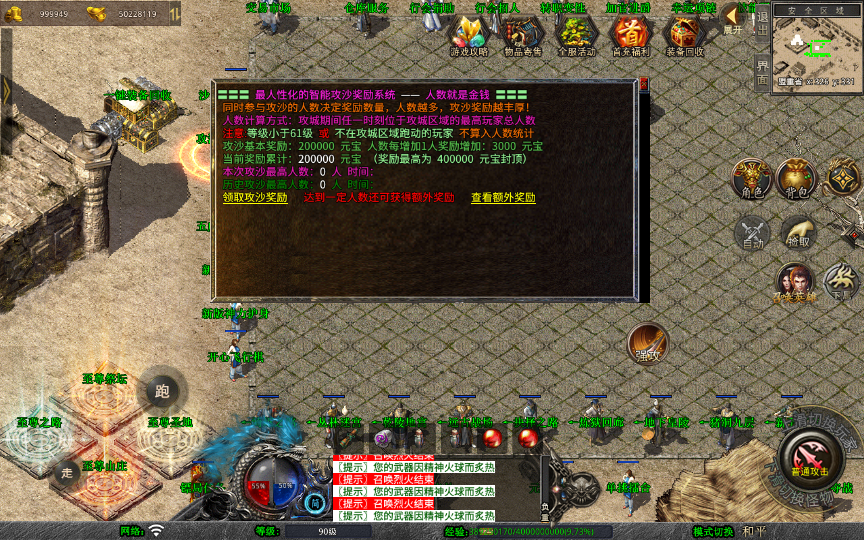Viewport: 864px width, 540px height.
Task: Toggle 自动 auto-combat
Action: tap(751, 234)
